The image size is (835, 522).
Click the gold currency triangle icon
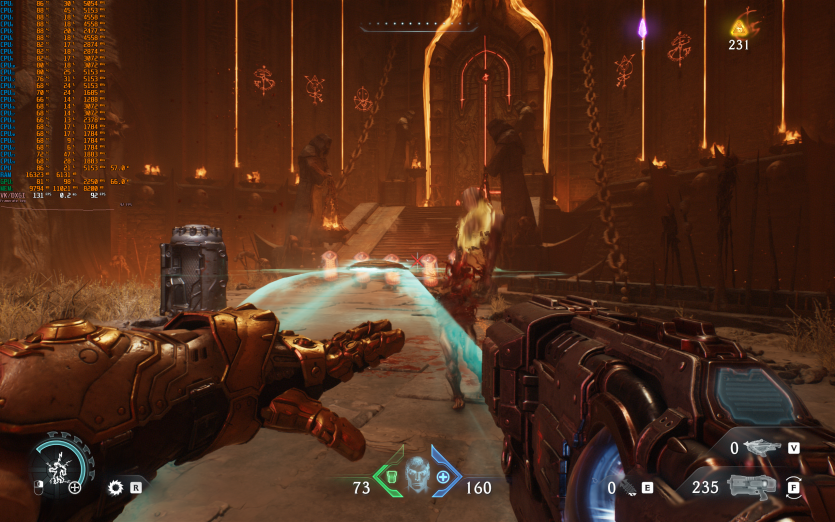[740, 27]
